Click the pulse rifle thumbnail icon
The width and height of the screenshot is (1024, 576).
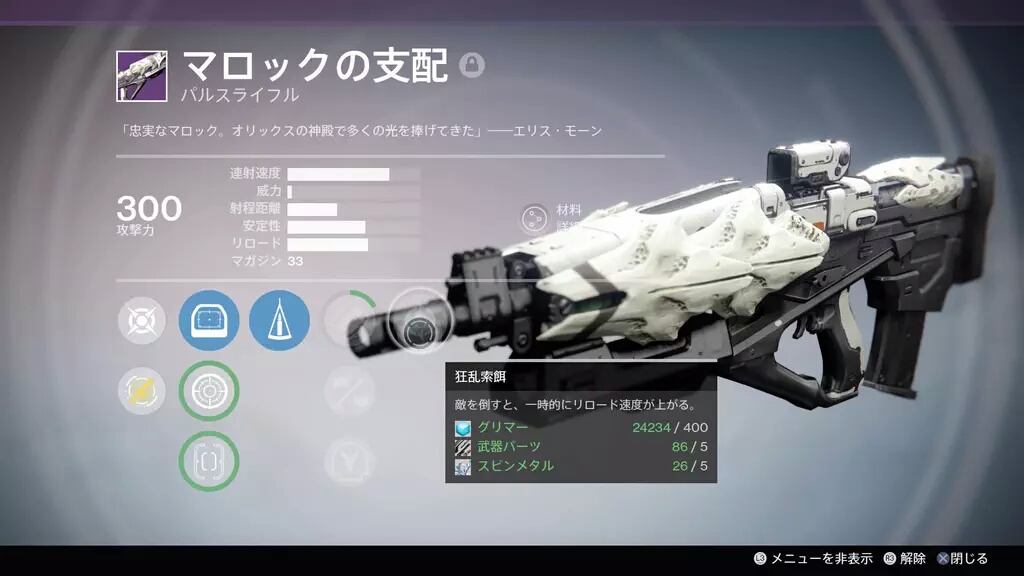[x=141, y=76]
